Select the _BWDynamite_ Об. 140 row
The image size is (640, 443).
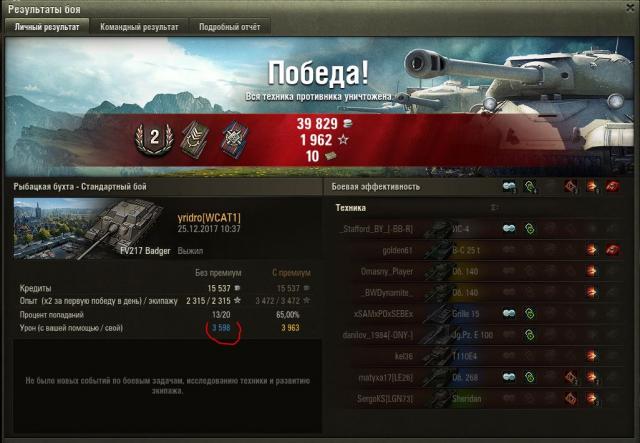click(x=420, y=292)
